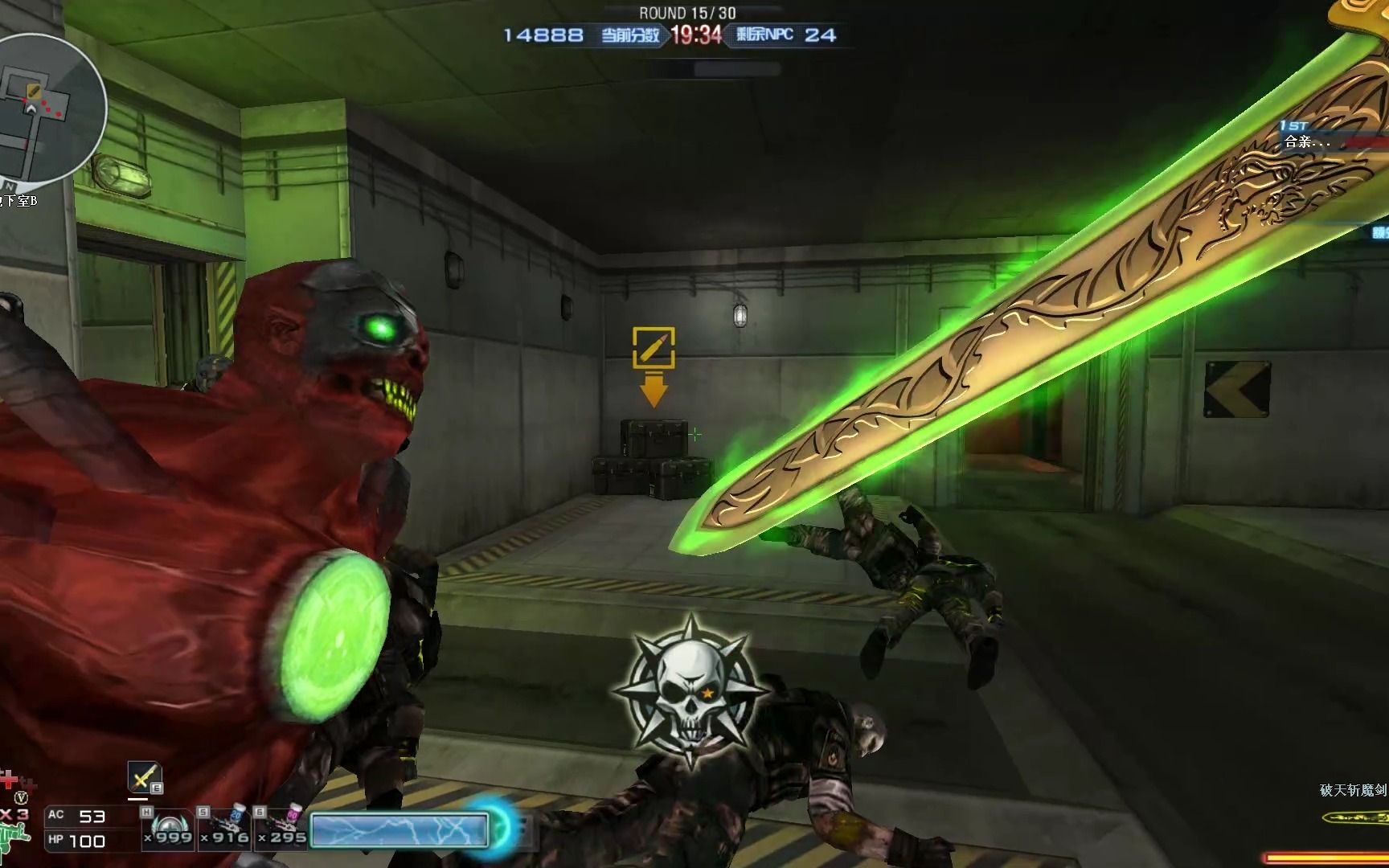Select the blue 20 injector item slot

[x=224, y=827]
